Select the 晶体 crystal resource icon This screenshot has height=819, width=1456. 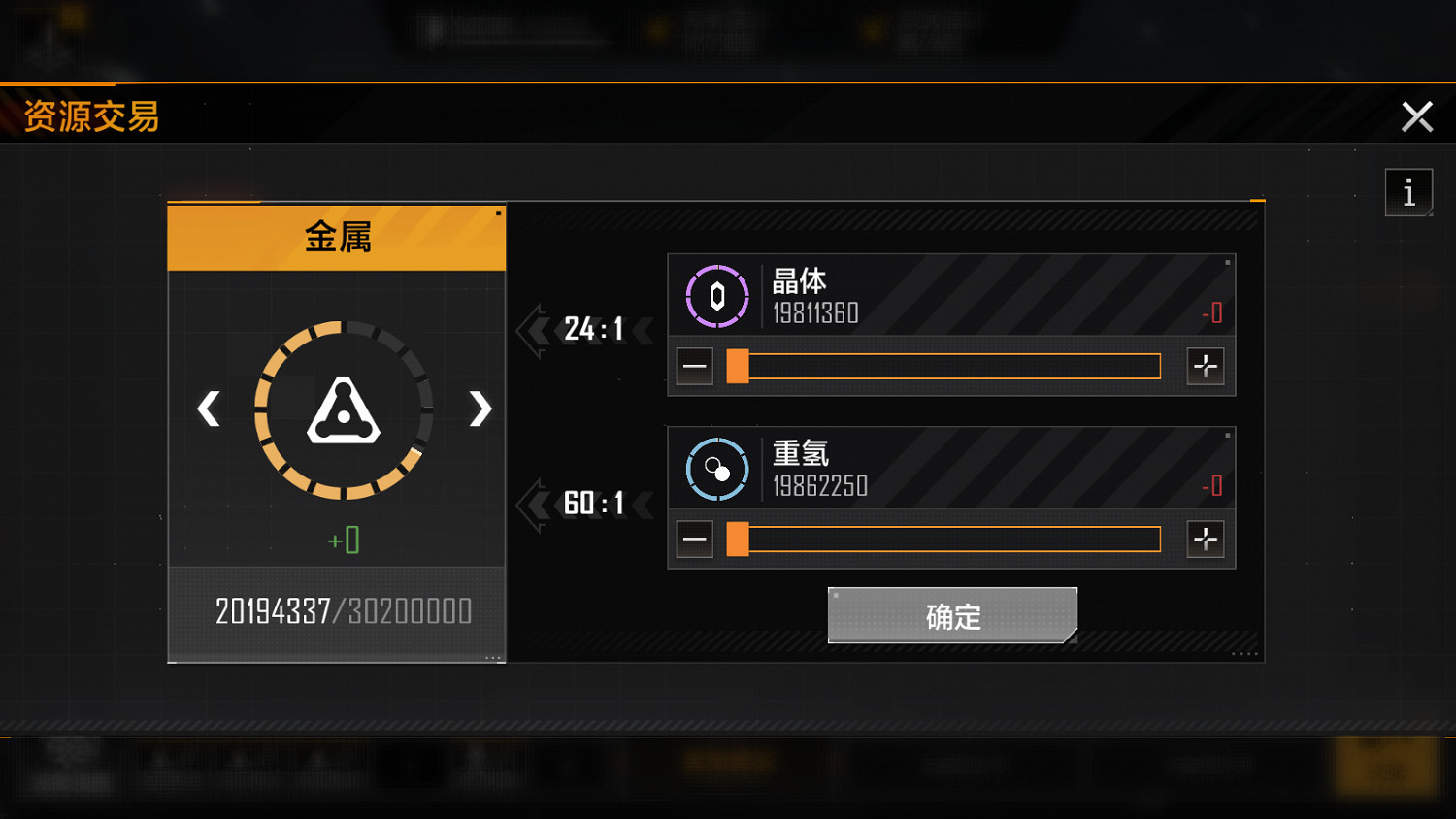pyautogui.click(x=716, y=296)
